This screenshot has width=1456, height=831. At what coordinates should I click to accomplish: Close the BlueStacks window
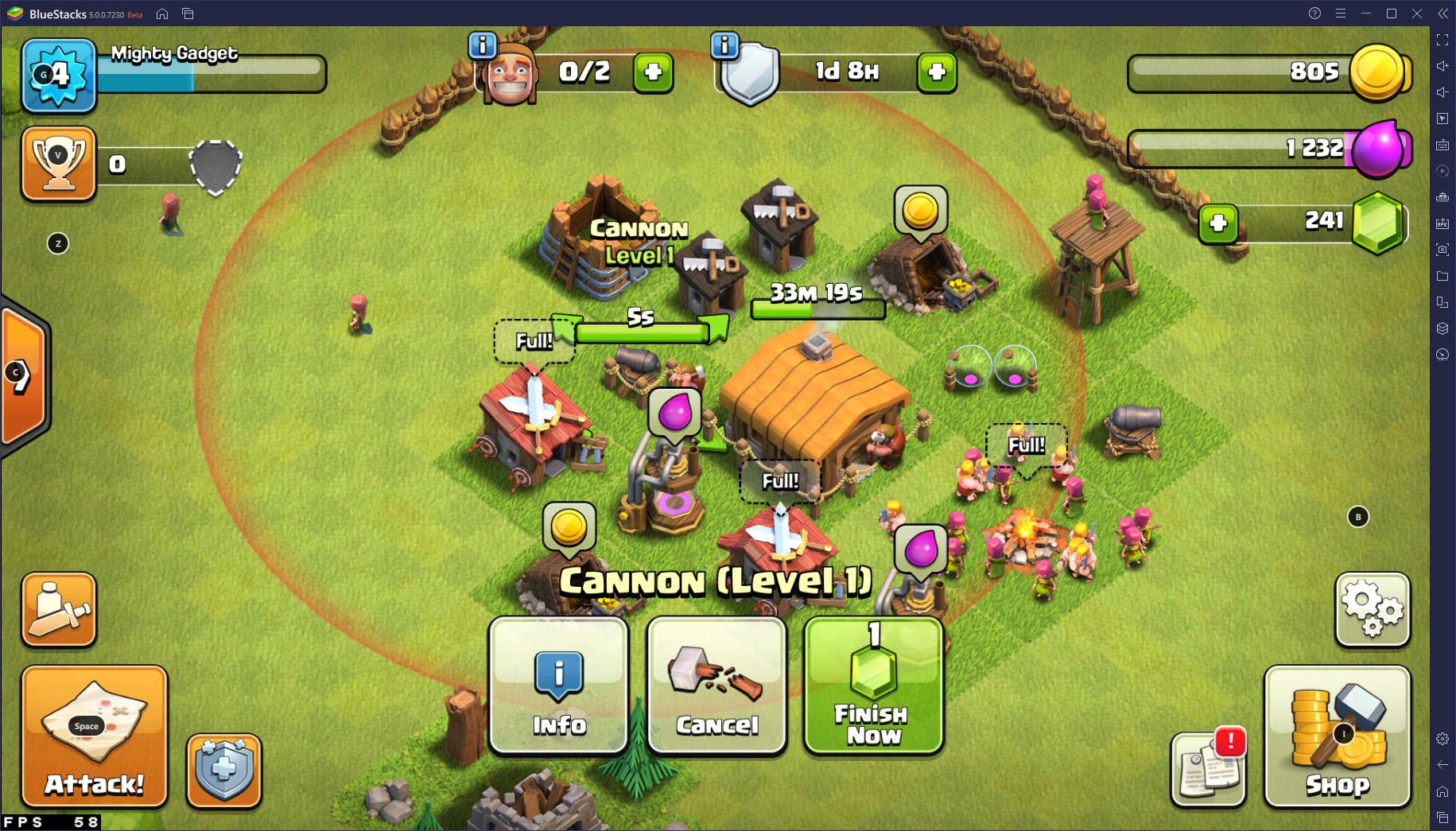(1417, 14)
